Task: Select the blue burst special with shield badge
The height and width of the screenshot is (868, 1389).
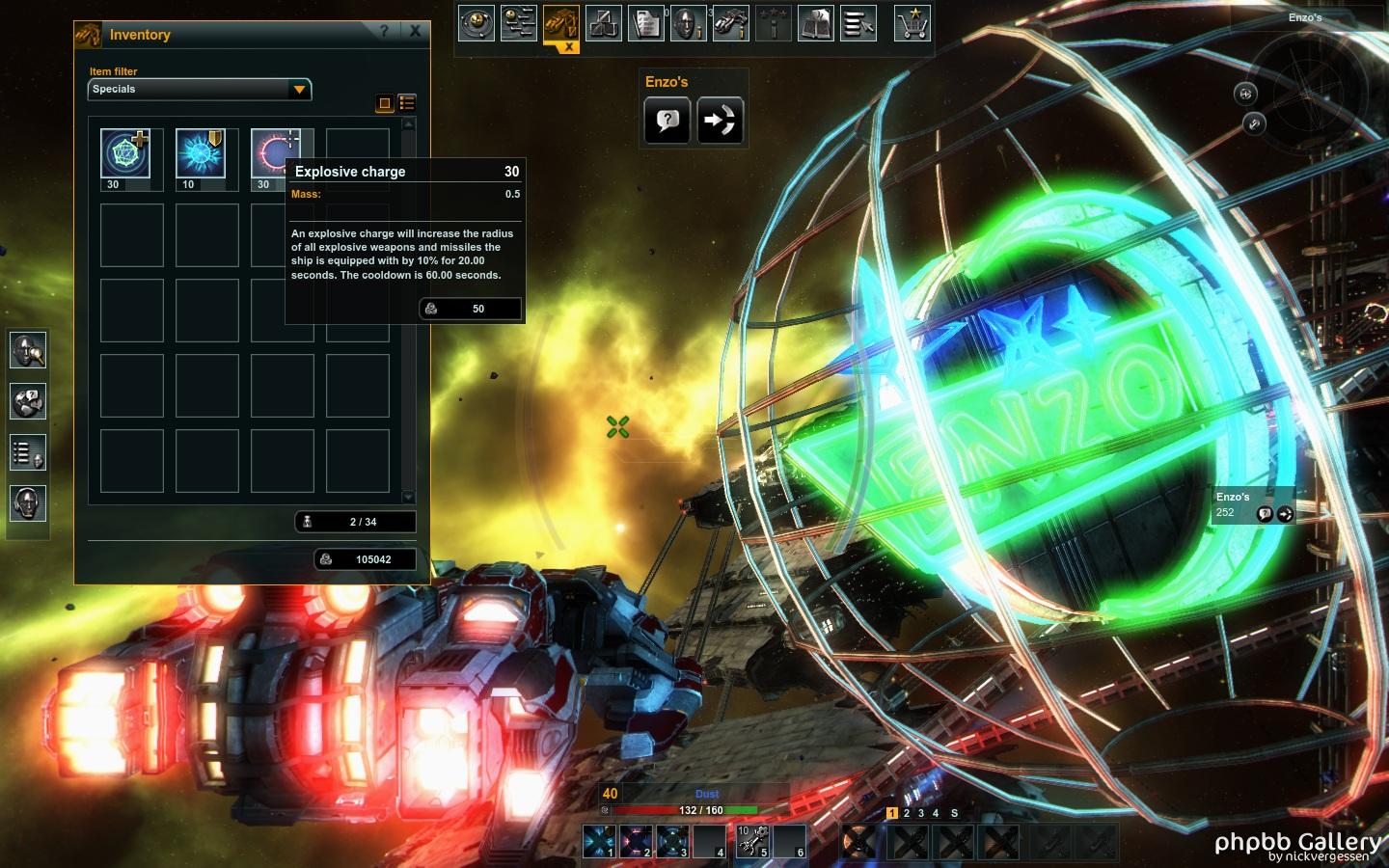Action: click(x=201, y=153)
